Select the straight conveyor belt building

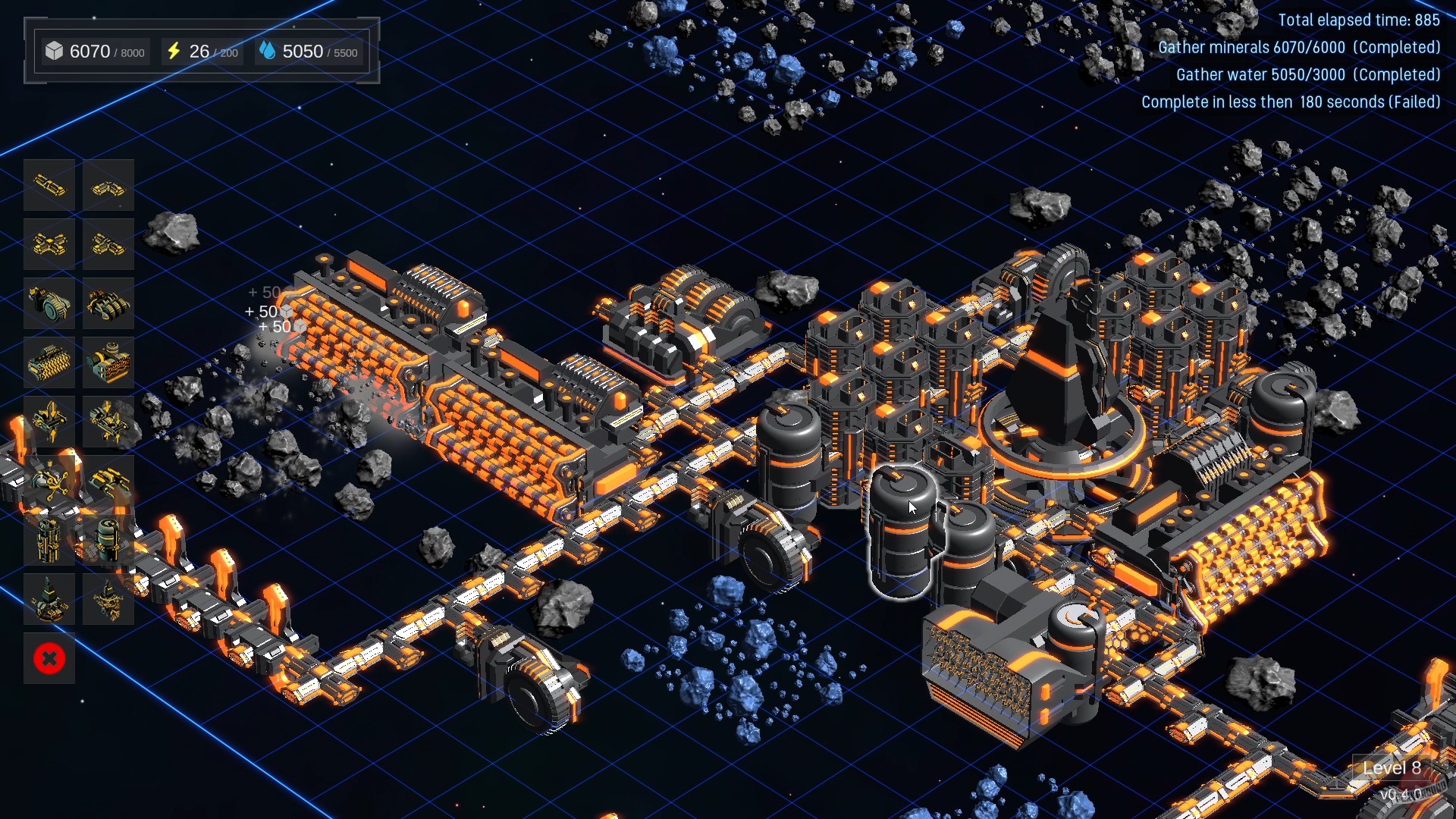point(49,184)
